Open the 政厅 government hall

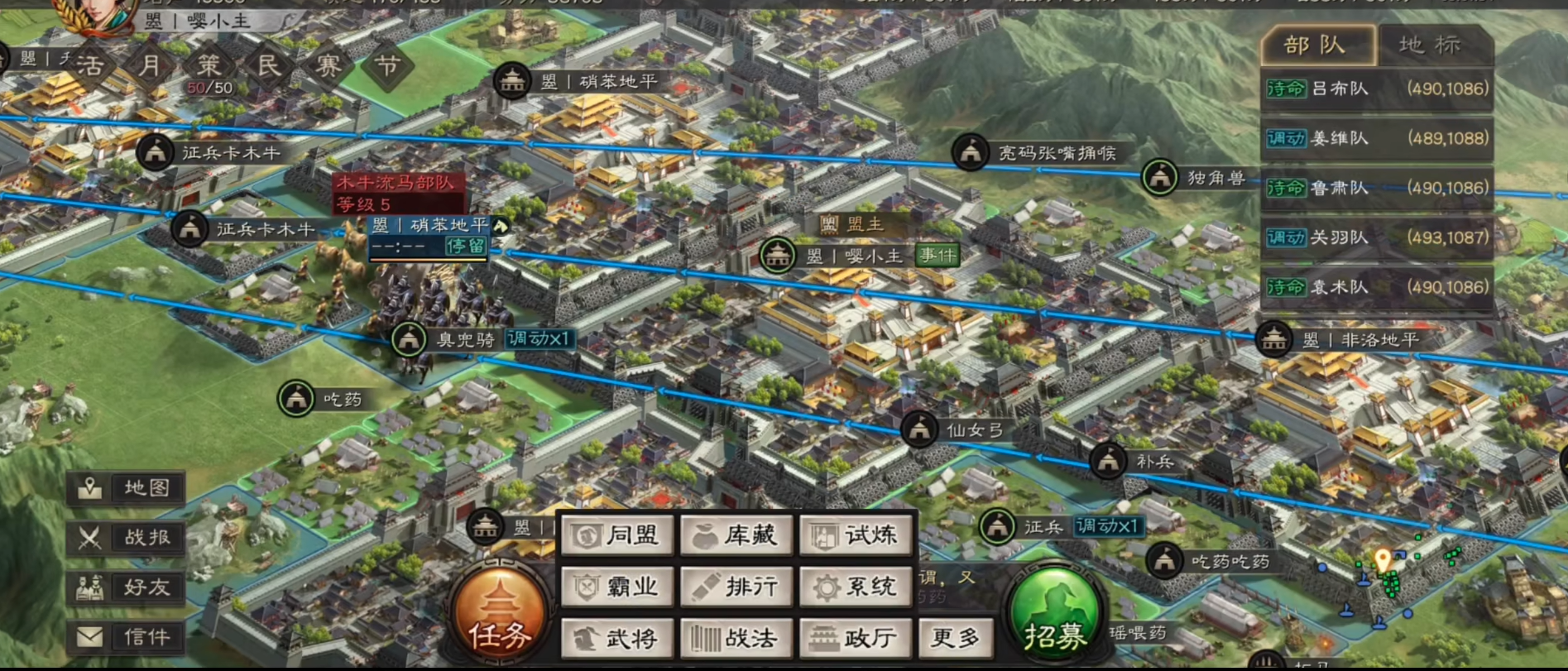pyautogui.click(x=856, y=638)
